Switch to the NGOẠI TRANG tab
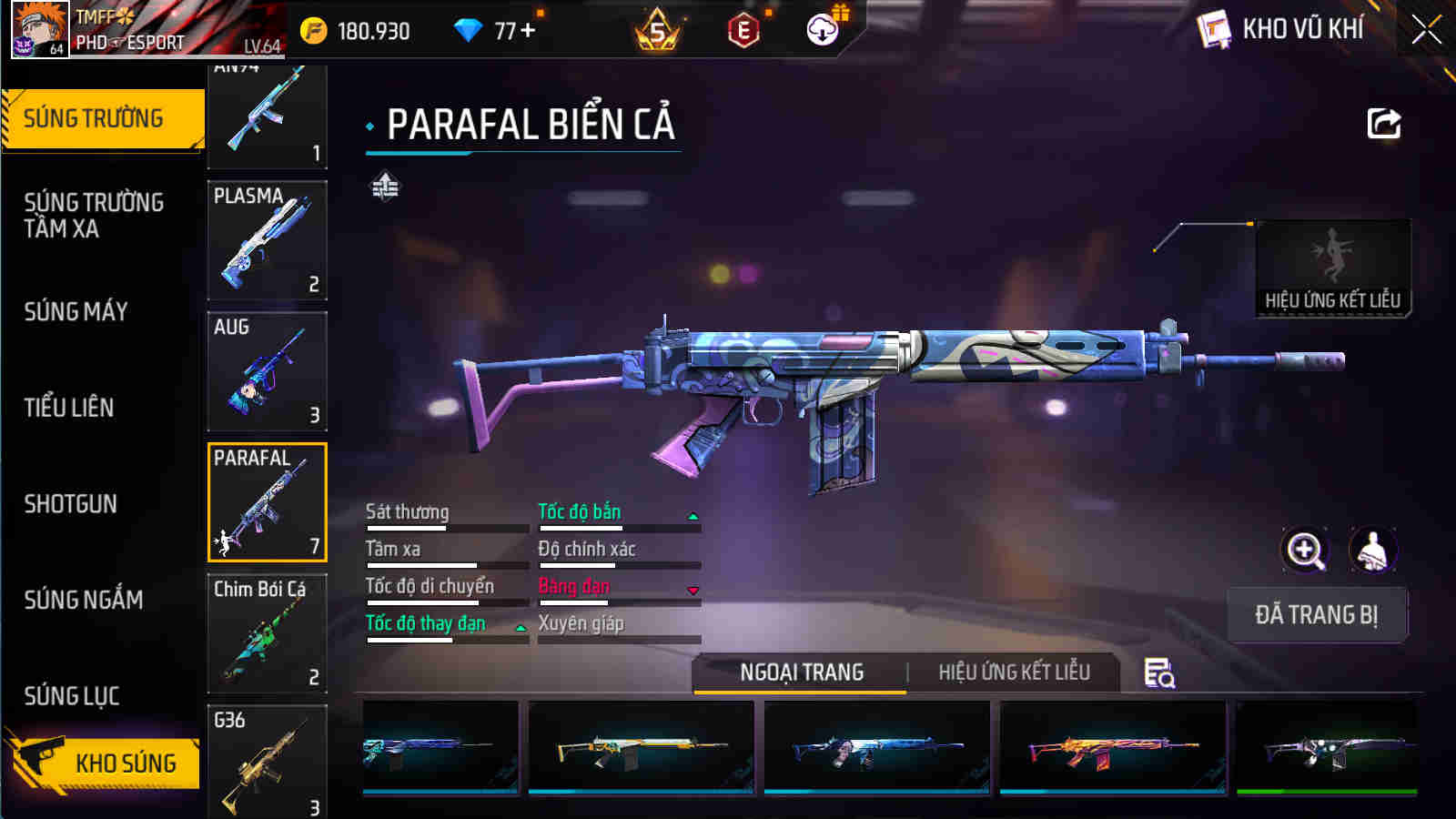This screenshot has width=1456, height=819. [x=799, y=672]
